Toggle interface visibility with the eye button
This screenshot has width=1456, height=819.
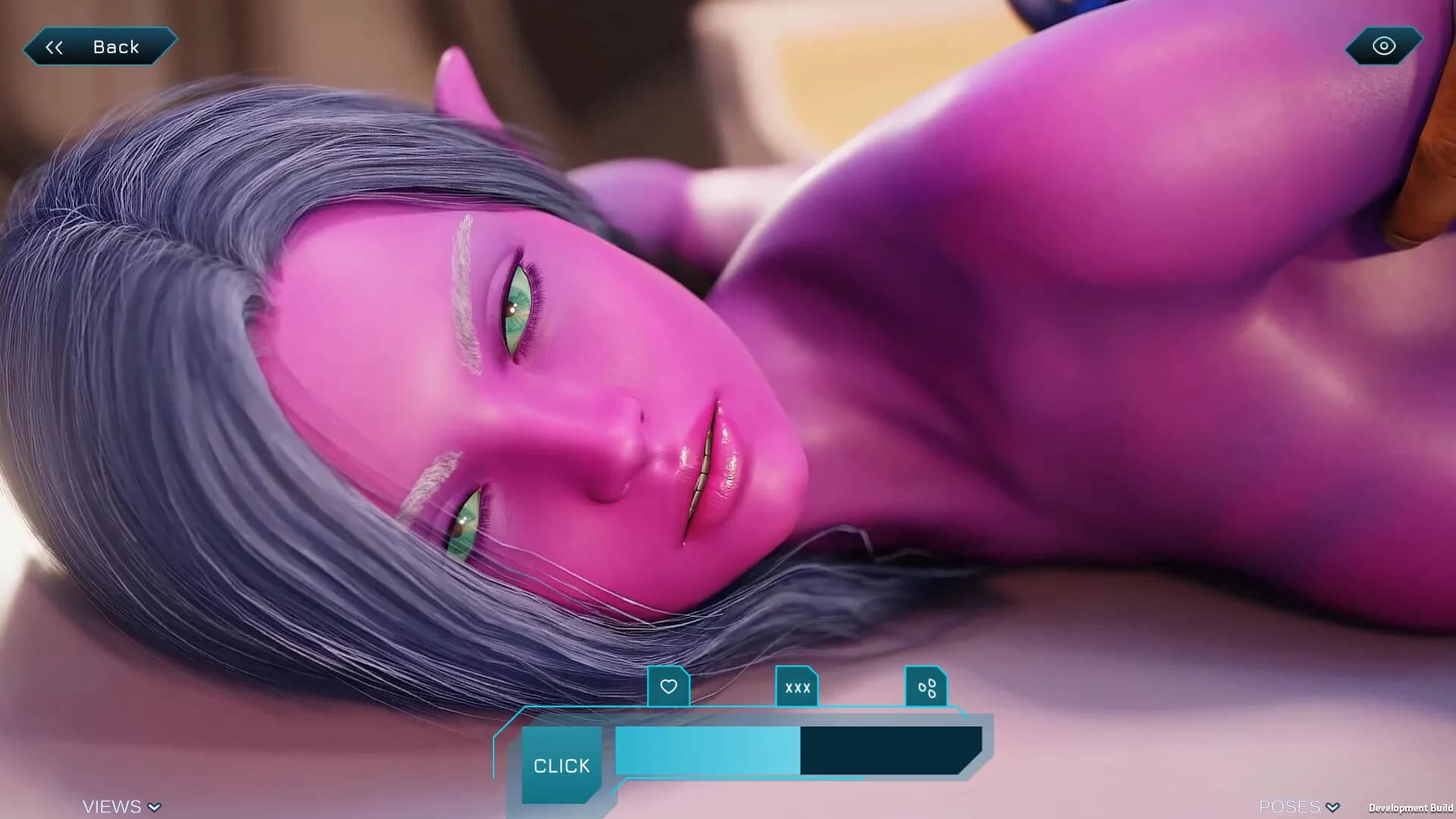click(x=1382, y=46)
